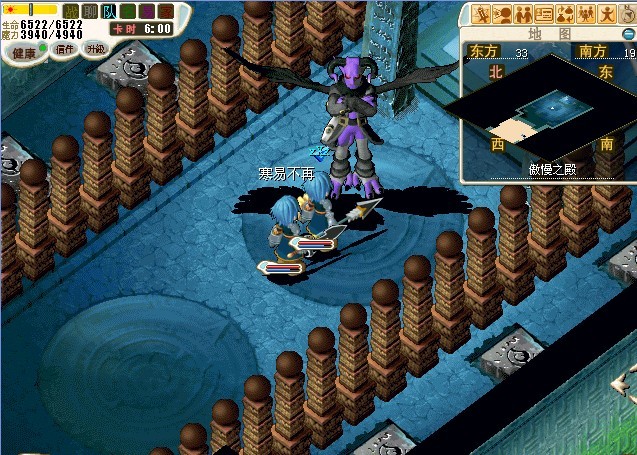637x455 pixels.
Task: Click the 升級 level-up button
Action: click(x=96, y=48)
